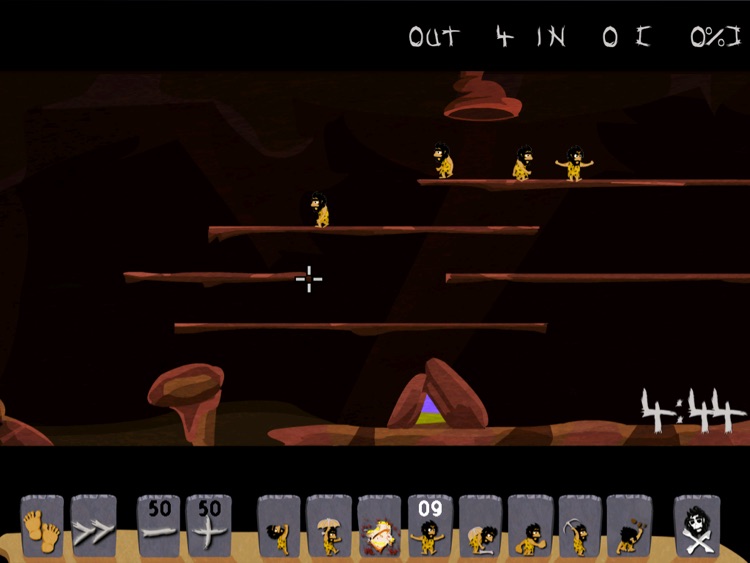Activate the fast-forward arrows button
This screenshot has width=750, height=563.
point(93,525)
